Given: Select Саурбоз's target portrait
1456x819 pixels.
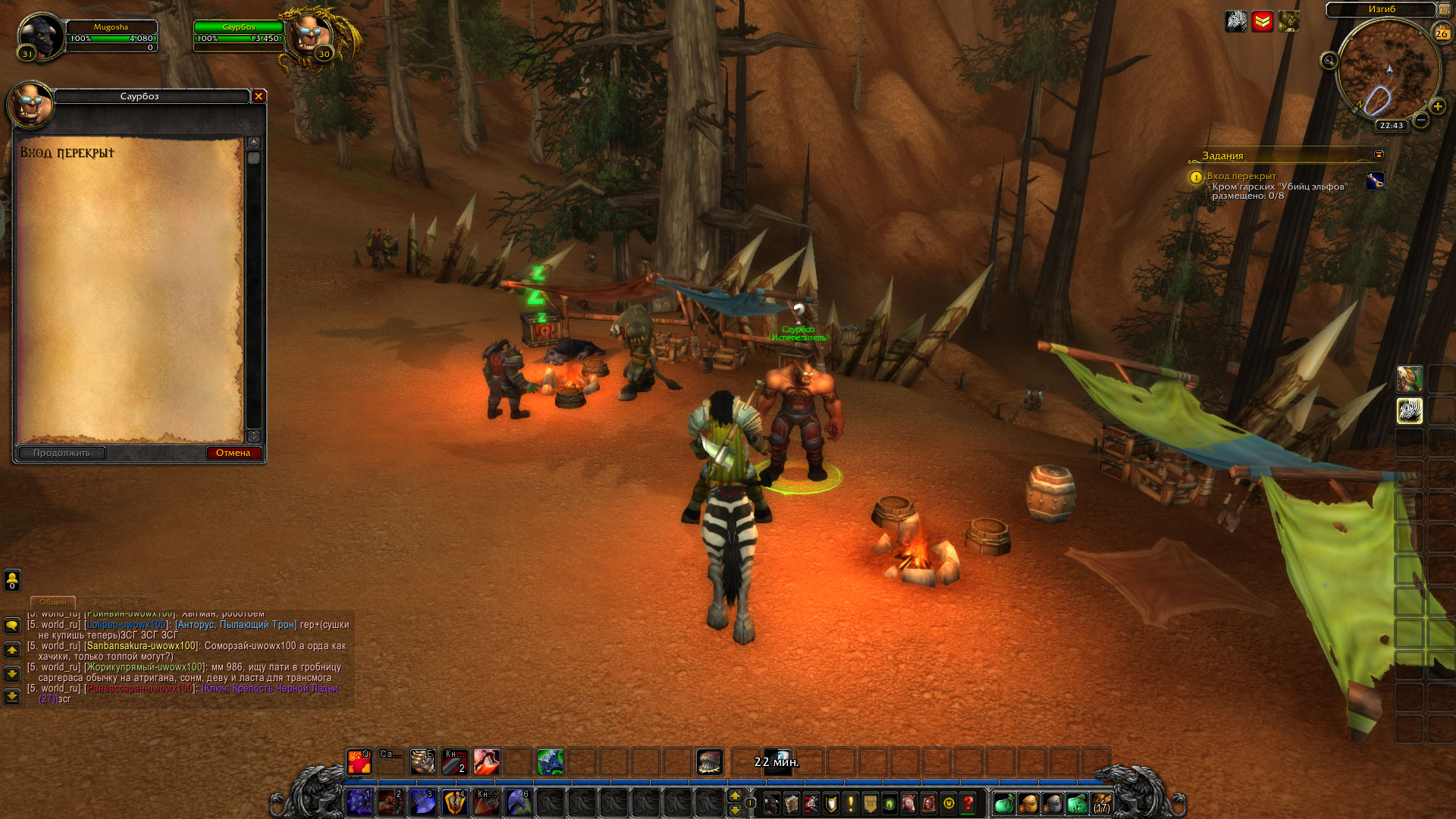Looking at the screenshot, I should [311, 34].
